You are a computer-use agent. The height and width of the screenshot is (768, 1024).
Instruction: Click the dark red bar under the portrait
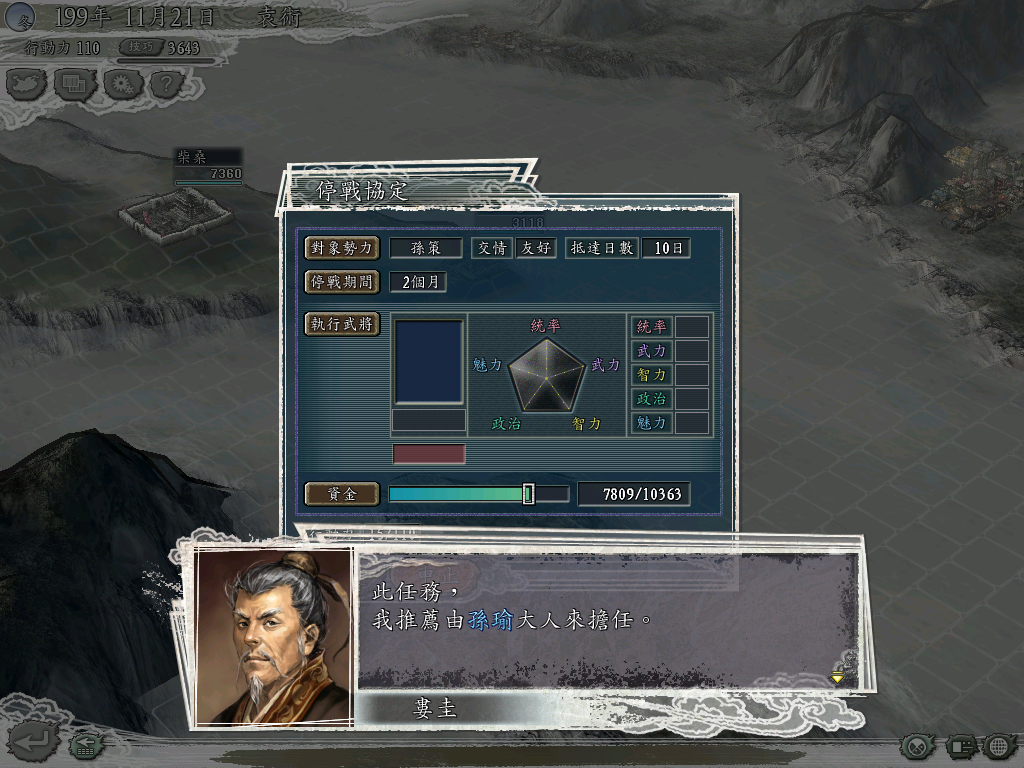[x=429, y=454]
